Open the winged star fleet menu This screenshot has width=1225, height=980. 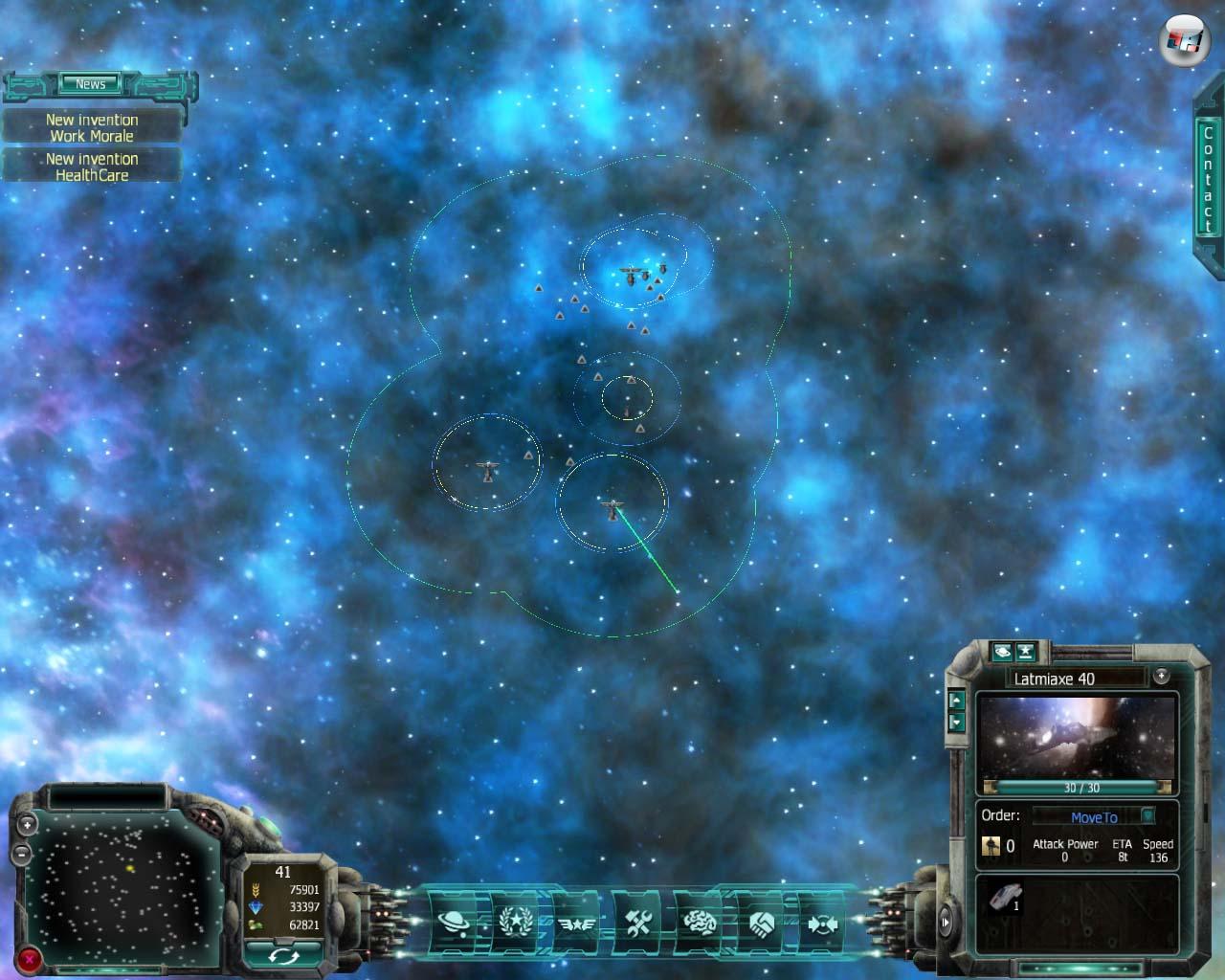click(576, 923)
